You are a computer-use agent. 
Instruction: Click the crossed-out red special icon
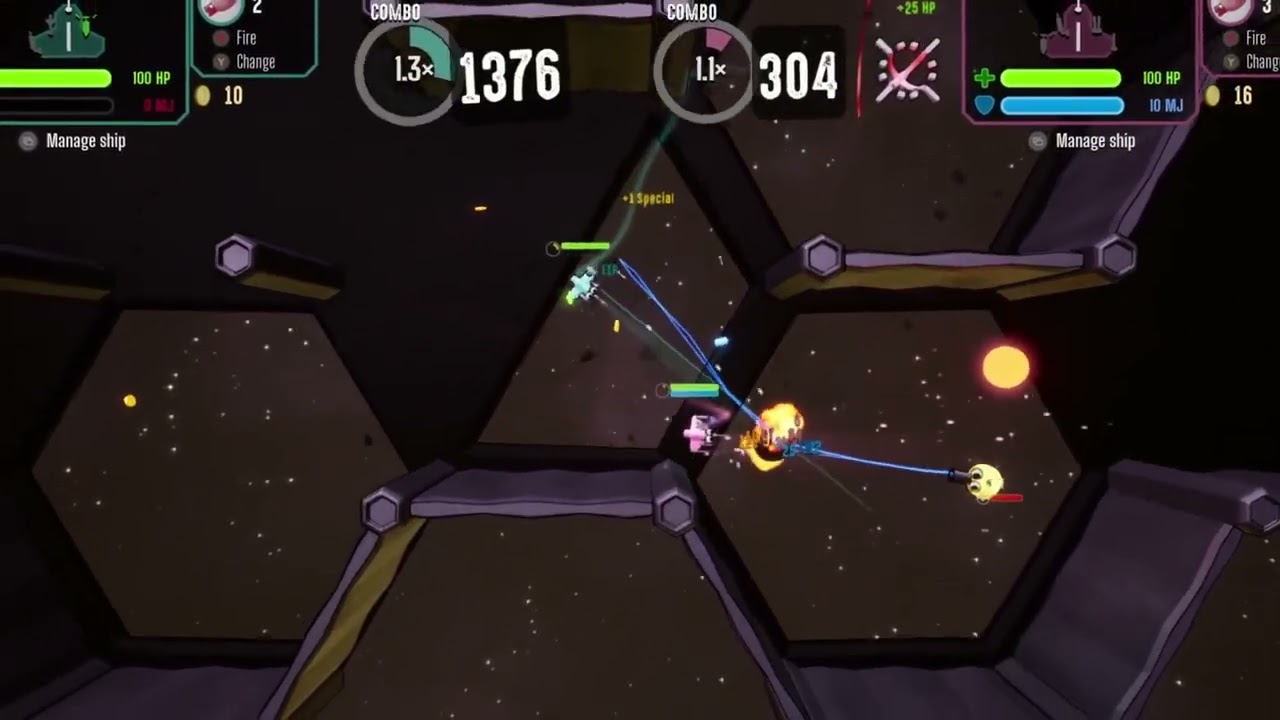(x=907, y=70)
